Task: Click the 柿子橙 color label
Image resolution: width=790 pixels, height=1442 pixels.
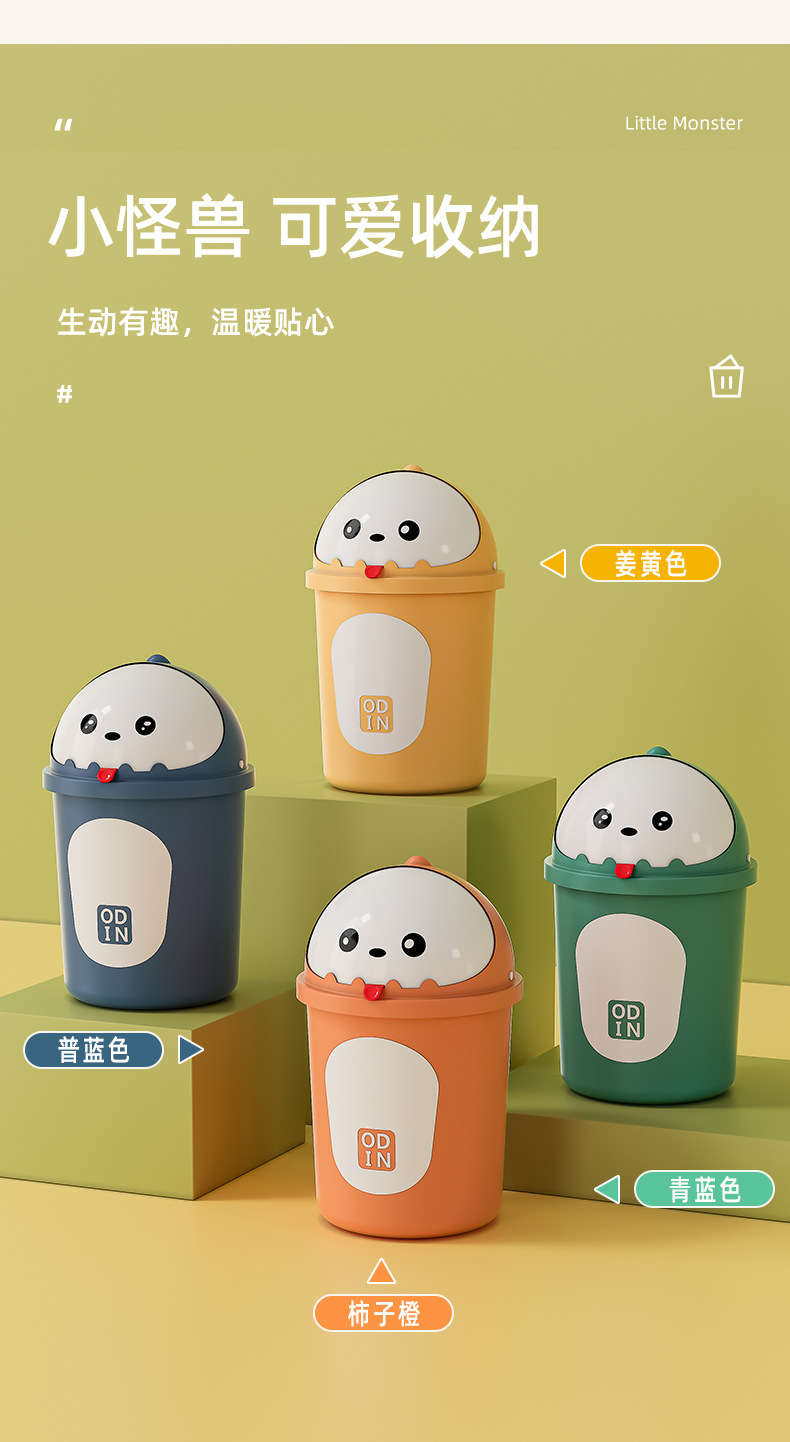Action: (x=383, y=1313)
